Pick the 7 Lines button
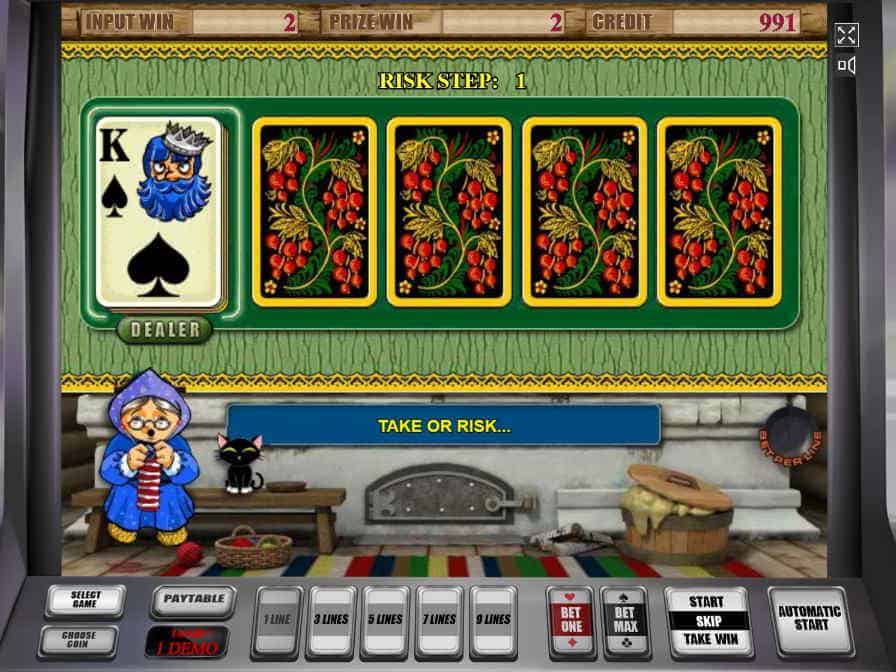Viewport: 896px width, 672px height. coord(439,620)
